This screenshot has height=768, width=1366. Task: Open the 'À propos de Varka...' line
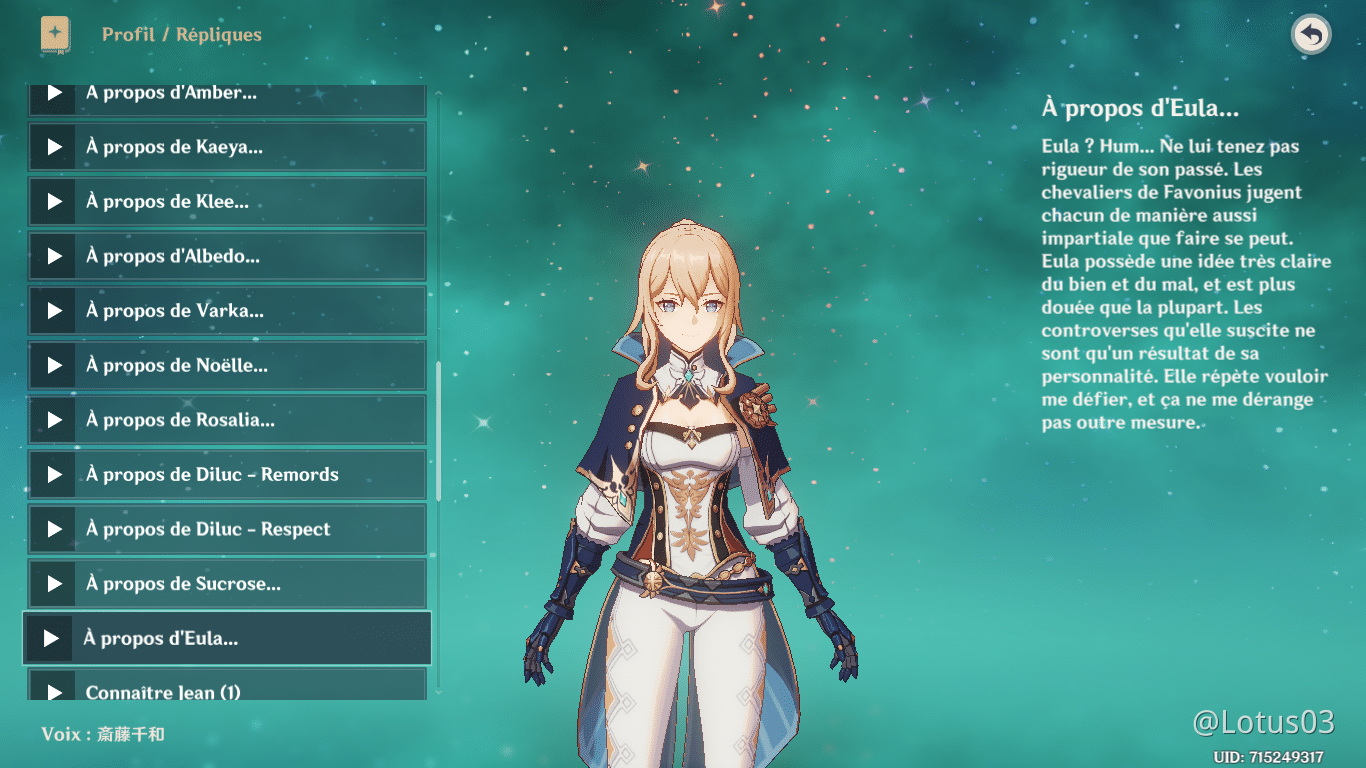pos(227,311)
